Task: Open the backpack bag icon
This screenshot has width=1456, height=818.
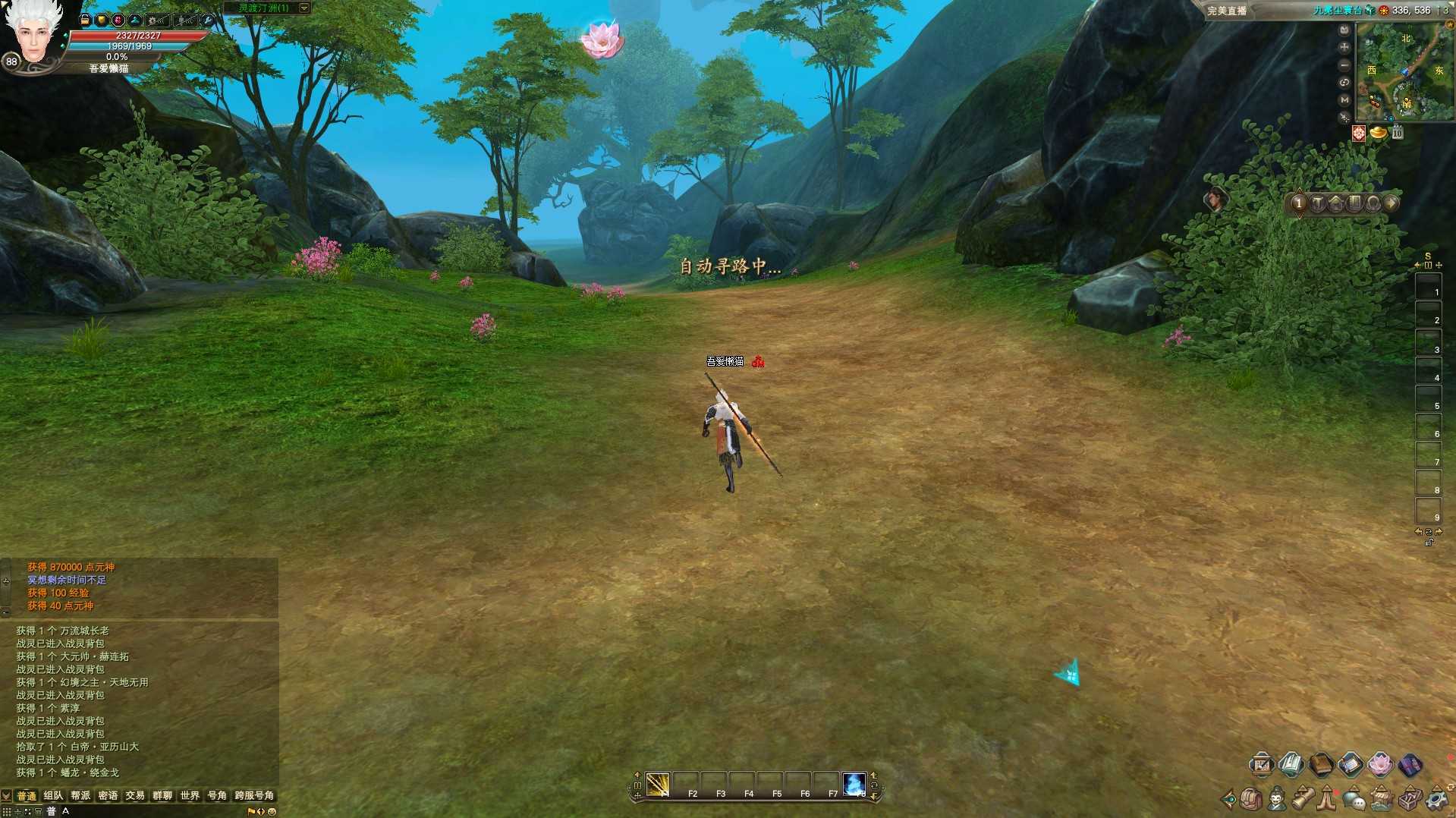Action: 1251,799
